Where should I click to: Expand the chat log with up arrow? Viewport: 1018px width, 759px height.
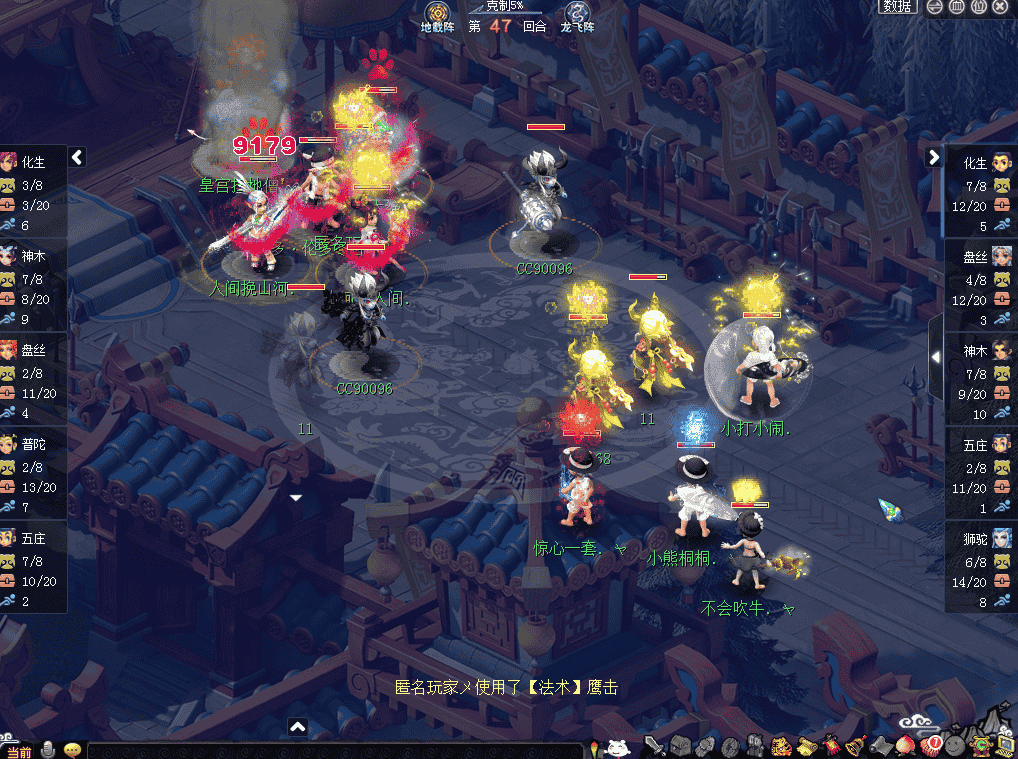[297, 727]
